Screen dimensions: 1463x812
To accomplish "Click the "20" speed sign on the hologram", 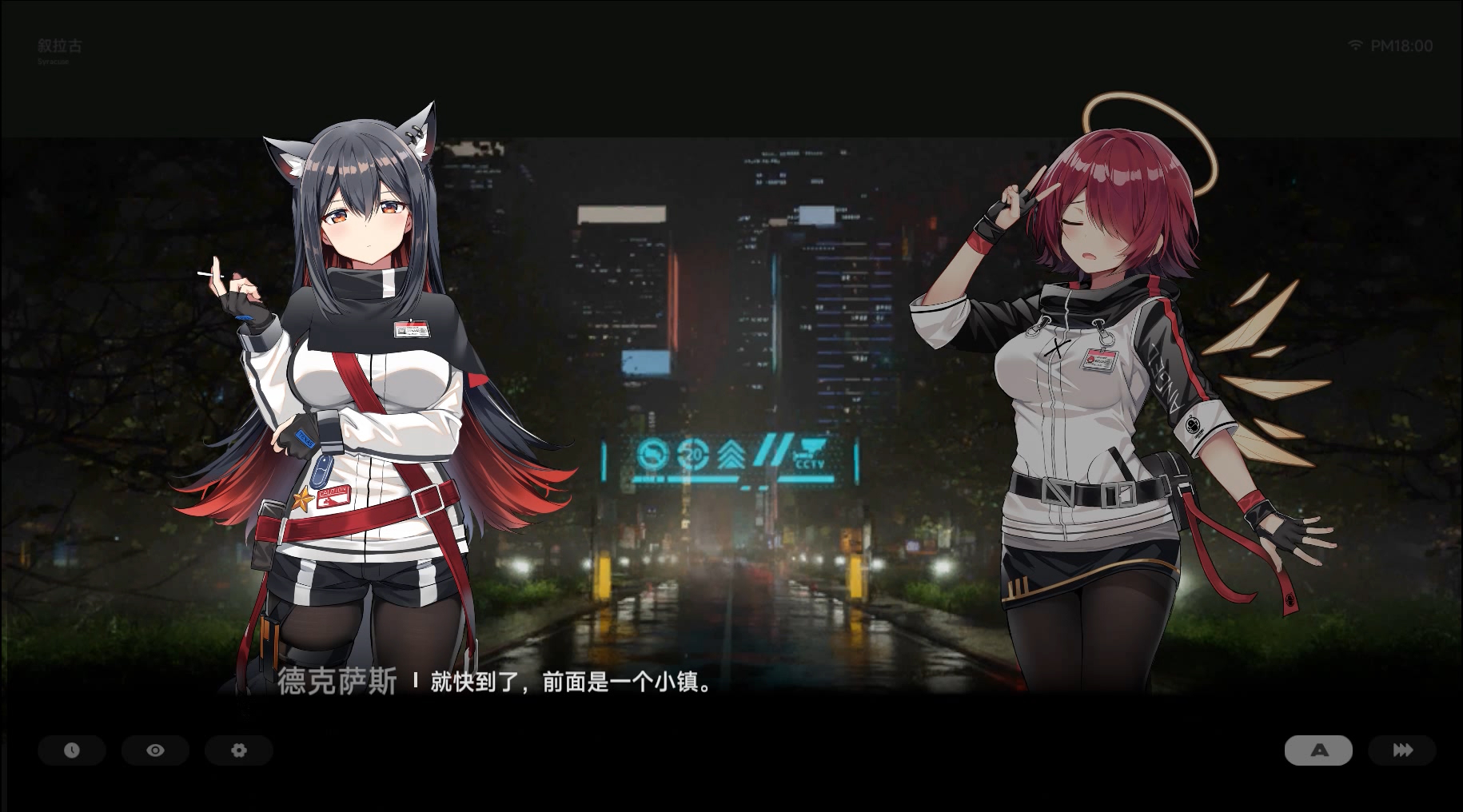I will coord(693,456).
